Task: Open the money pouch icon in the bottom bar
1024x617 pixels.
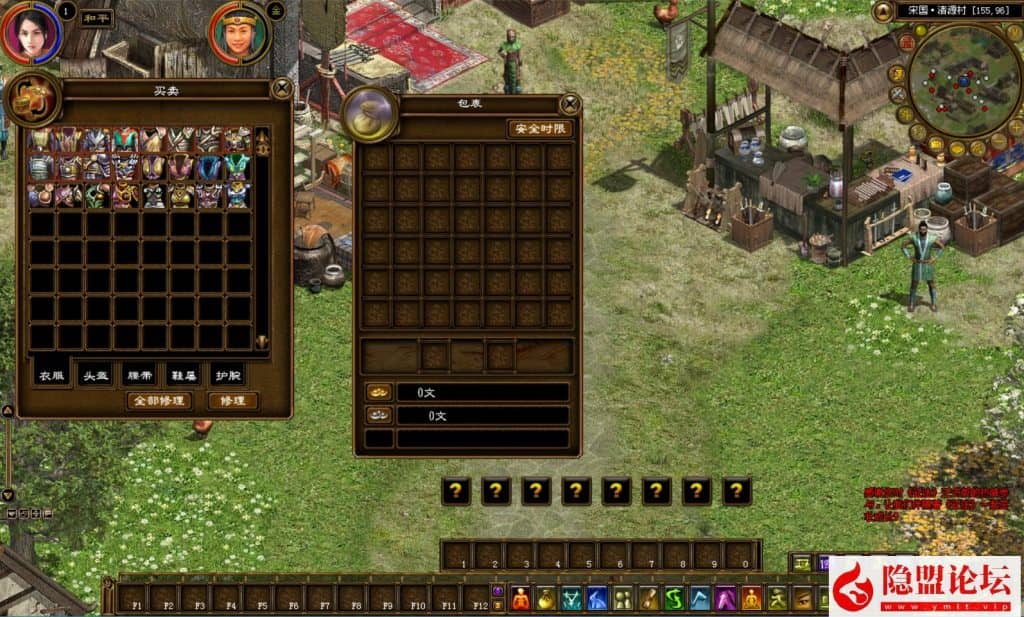Action: coord(546,598)
